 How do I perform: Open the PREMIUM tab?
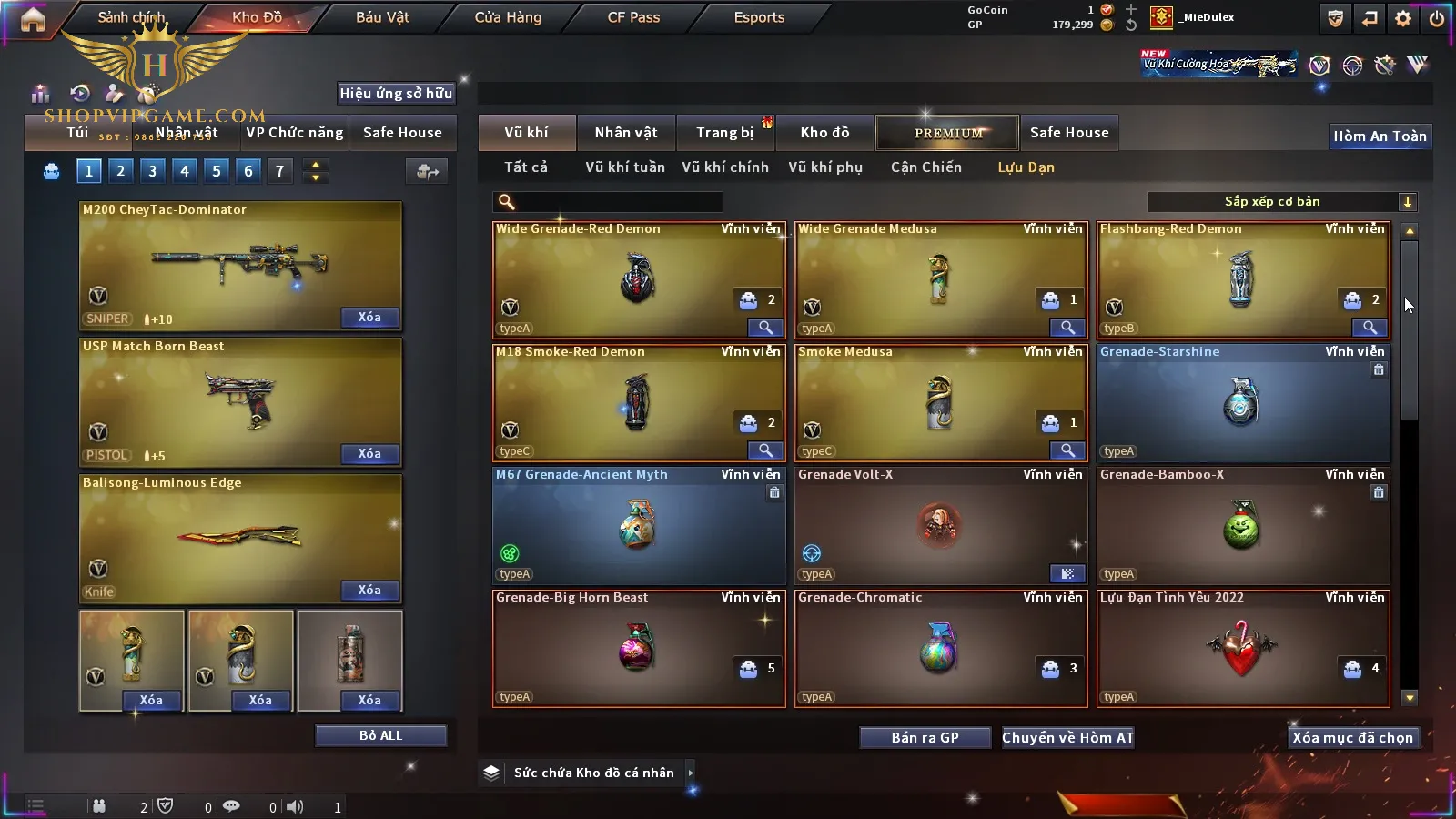coord(947,133)
